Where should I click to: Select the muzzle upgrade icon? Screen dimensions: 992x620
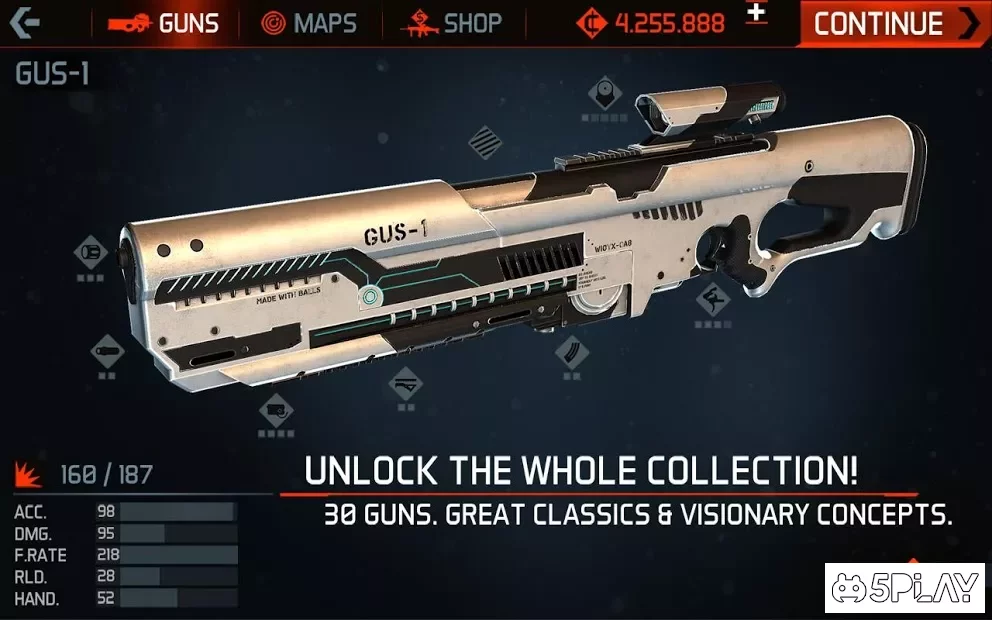91,250
